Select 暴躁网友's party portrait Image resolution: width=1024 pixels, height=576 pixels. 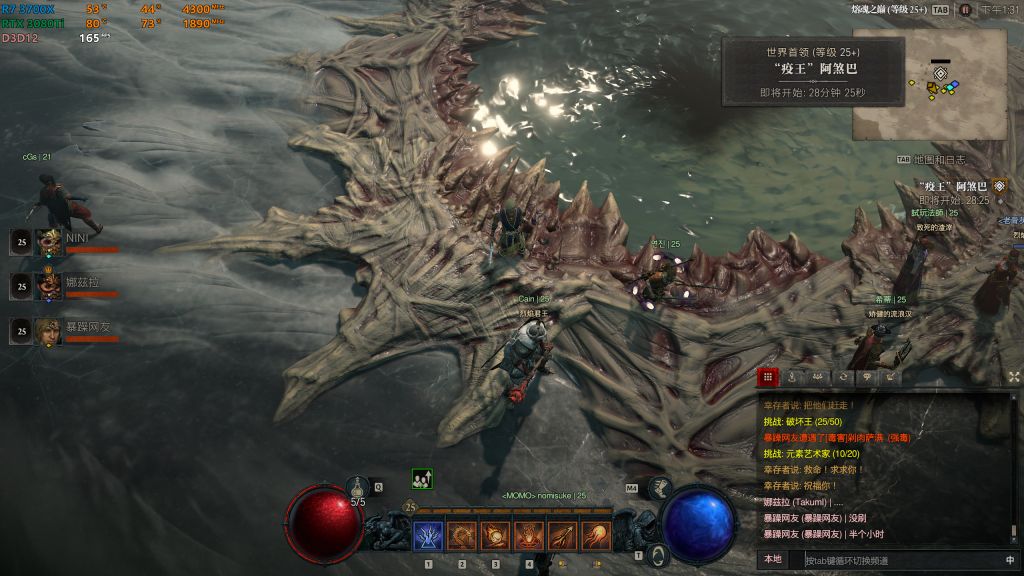coord(48,331)
